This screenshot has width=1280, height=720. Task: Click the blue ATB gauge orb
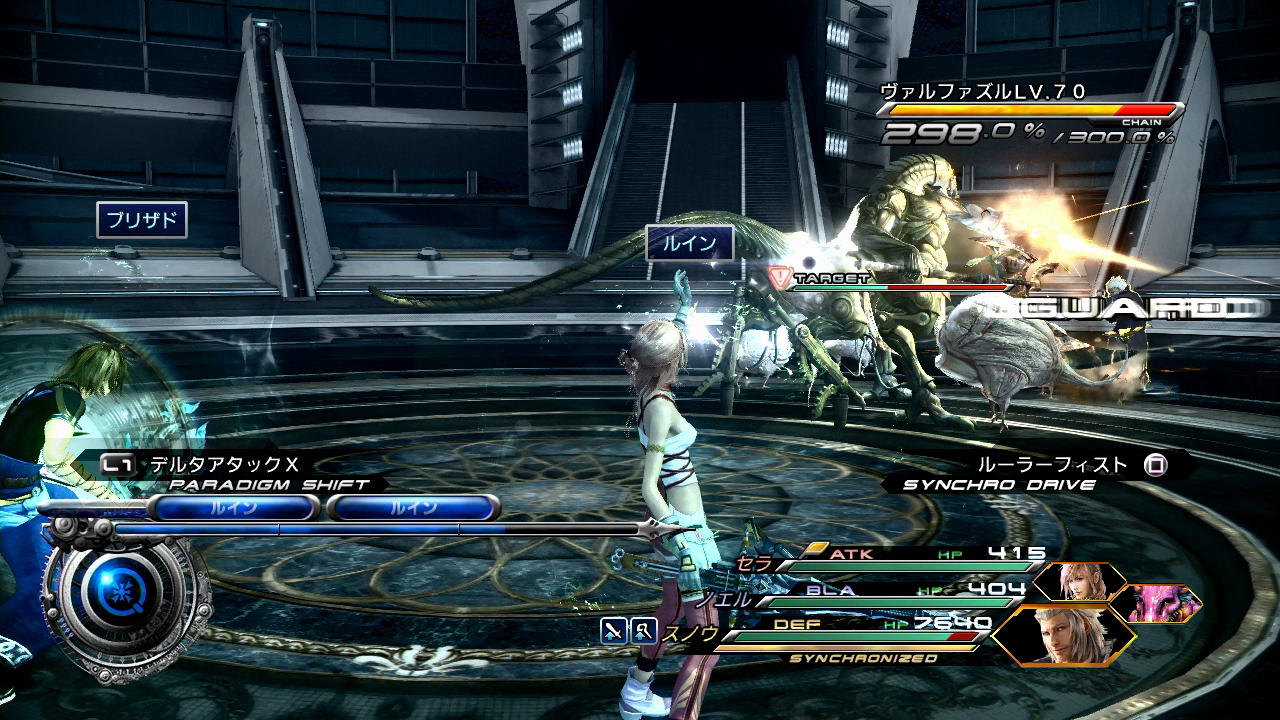(120, 607)
